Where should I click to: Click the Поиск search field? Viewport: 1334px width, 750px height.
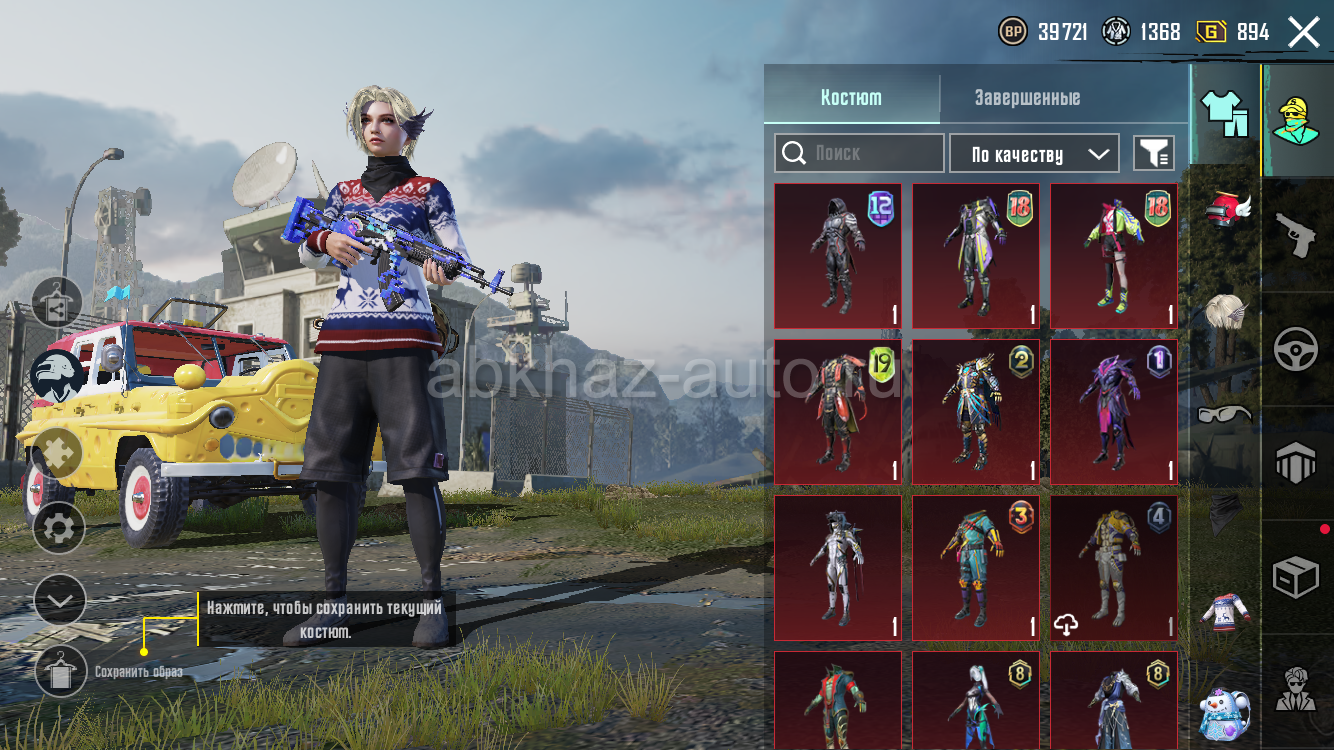(x=859, y=153)
